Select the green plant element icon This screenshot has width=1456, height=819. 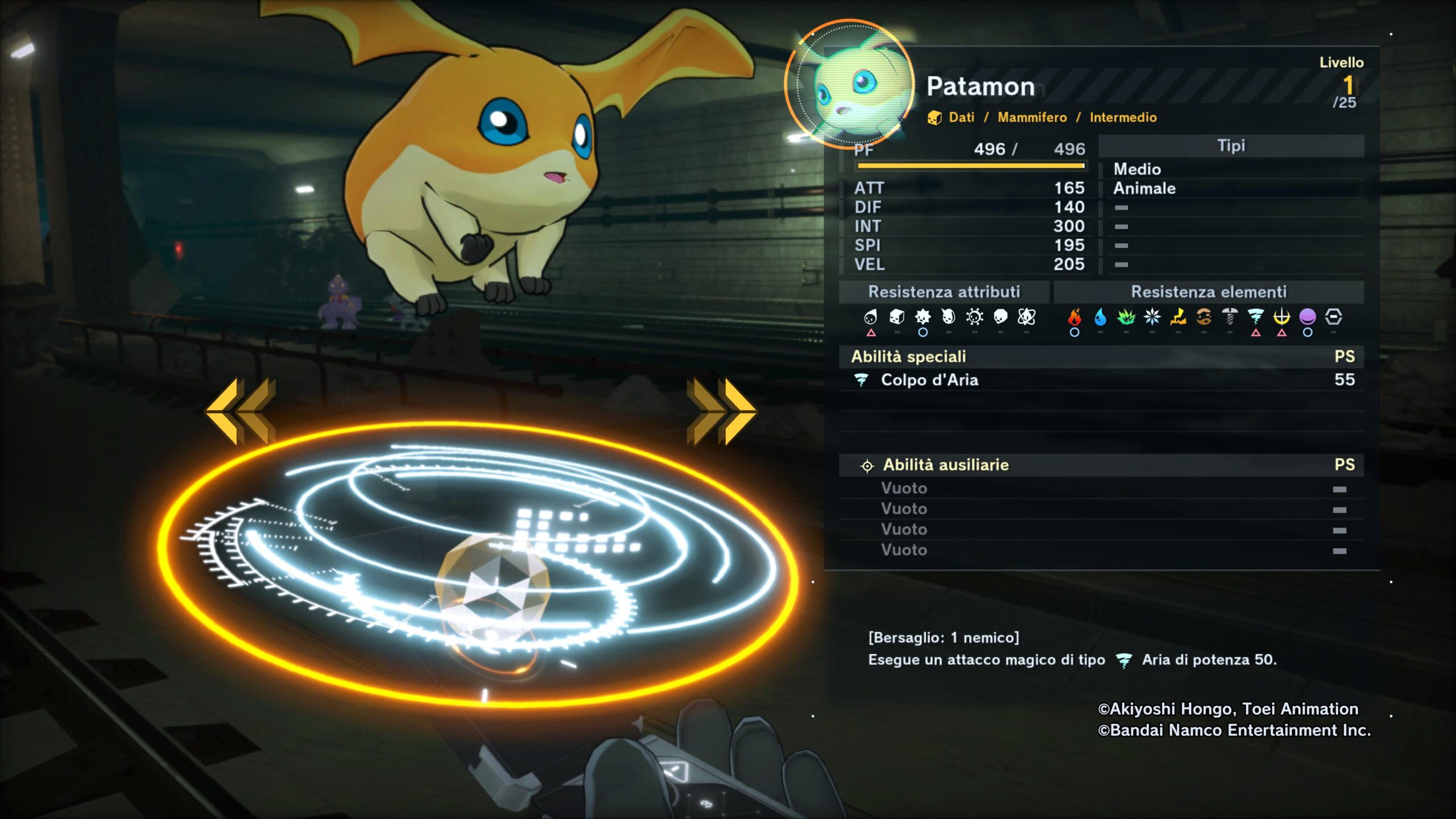[x=1126, y=317]
